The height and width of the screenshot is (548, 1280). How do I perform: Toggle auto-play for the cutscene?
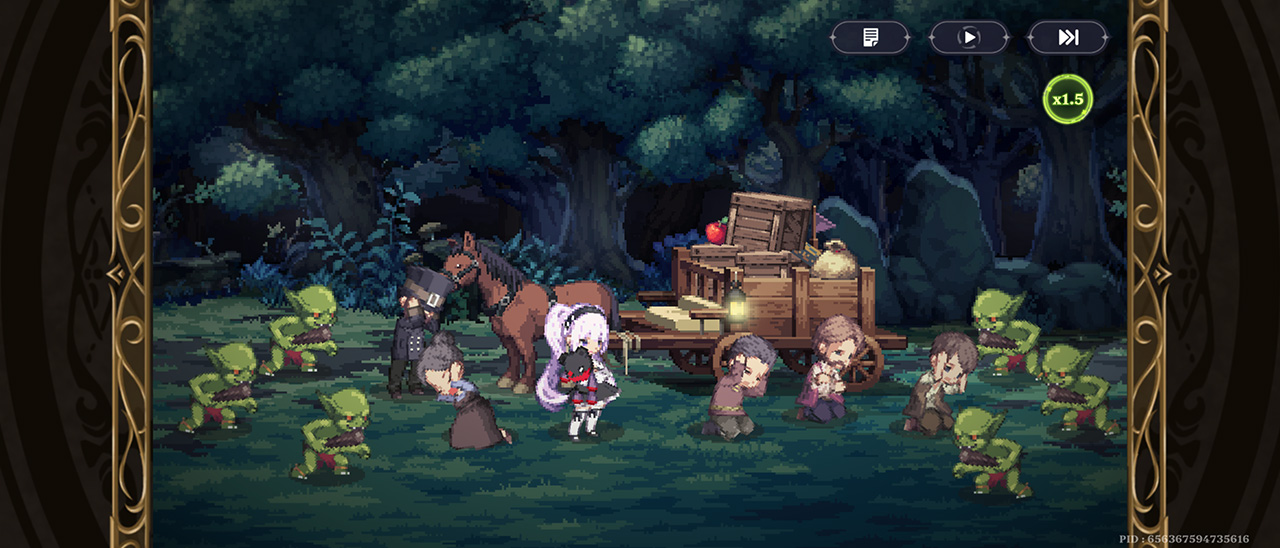click(x=968, y=38)
